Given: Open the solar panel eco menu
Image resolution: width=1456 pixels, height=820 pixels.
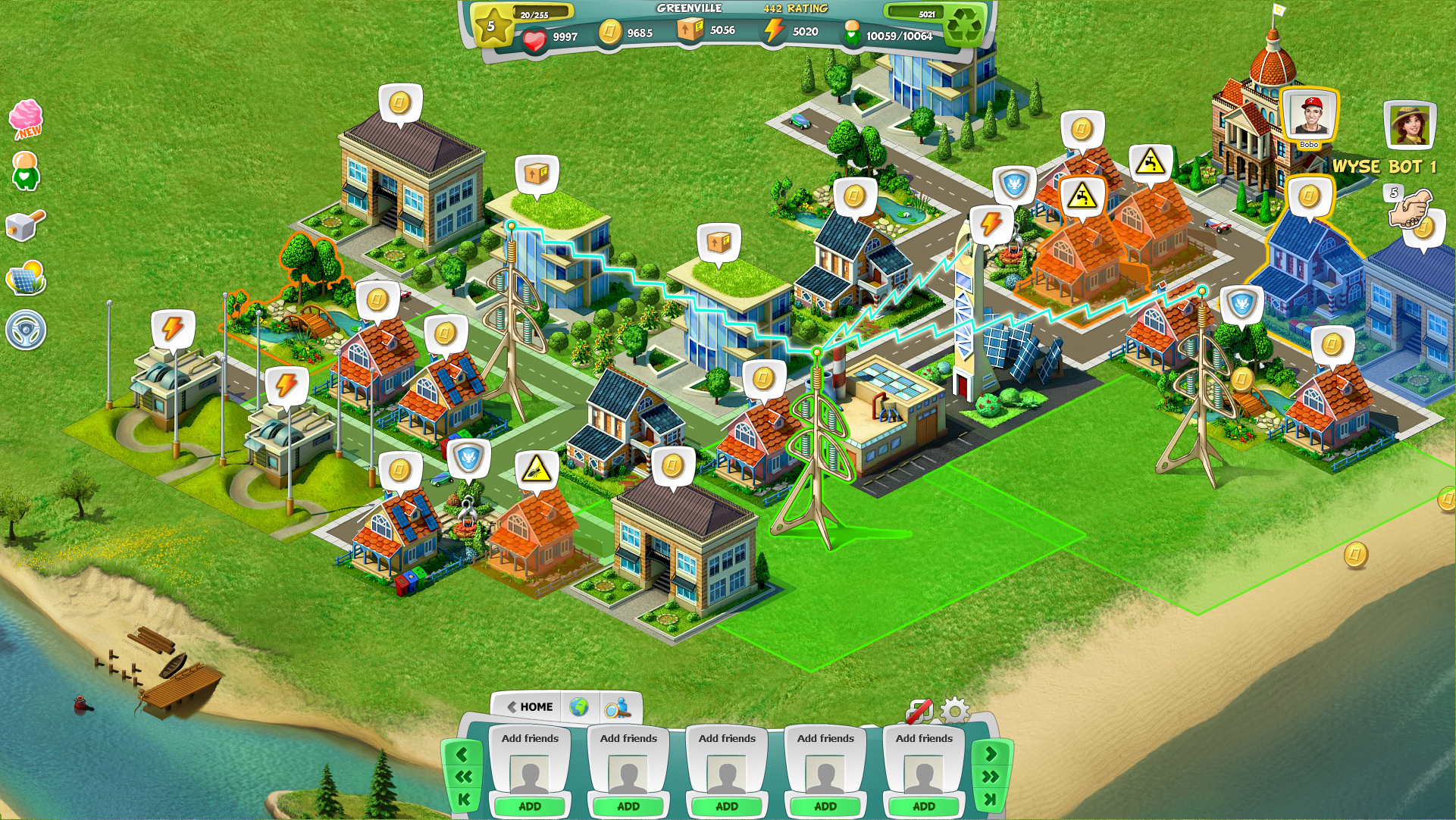Looking at the screenshot, I should coord(26,278).
